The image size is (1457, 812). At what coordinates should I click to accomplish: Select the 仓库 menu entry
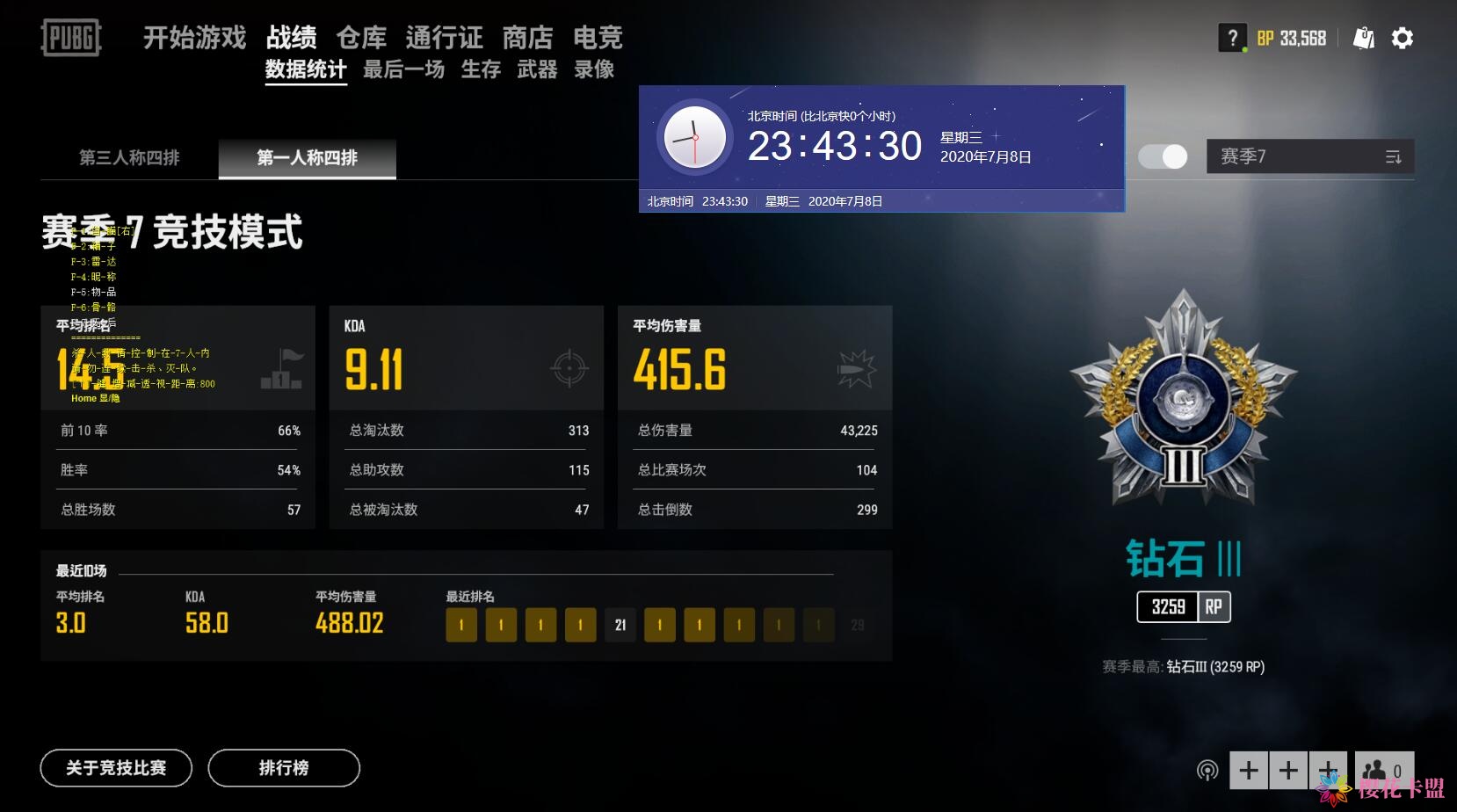pyautogui.click(x=361, y=38)
